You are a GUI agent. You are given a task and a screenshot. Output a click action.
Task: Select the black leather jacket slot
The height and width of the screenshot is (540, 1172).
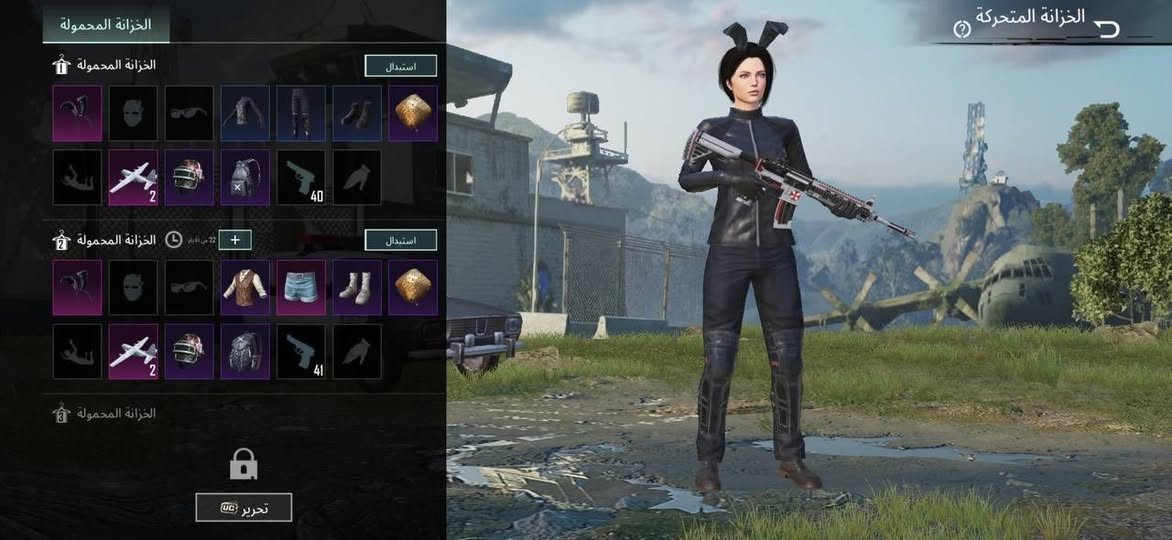tap(245, 113)
